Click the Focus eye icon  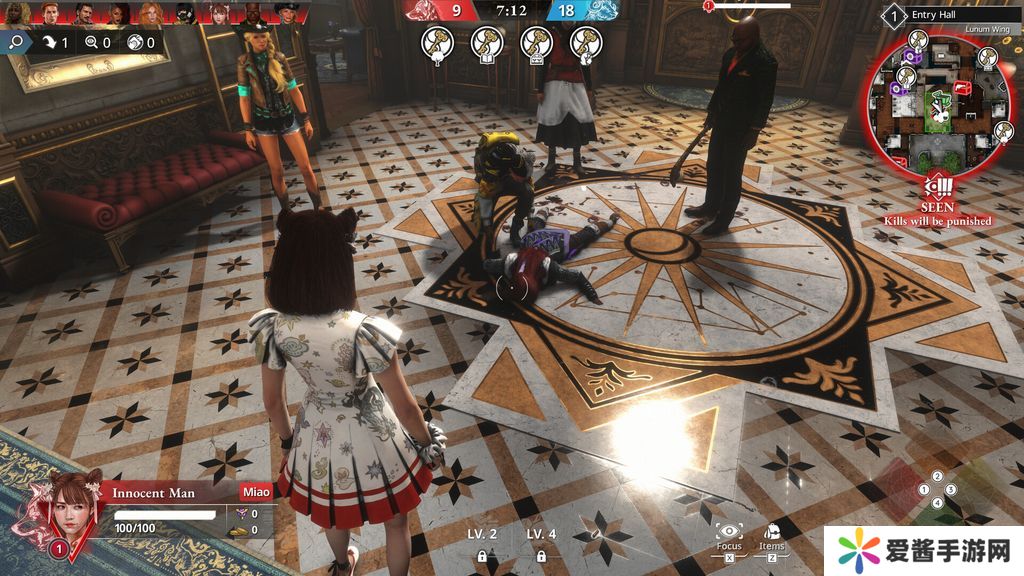pos(729,531)
